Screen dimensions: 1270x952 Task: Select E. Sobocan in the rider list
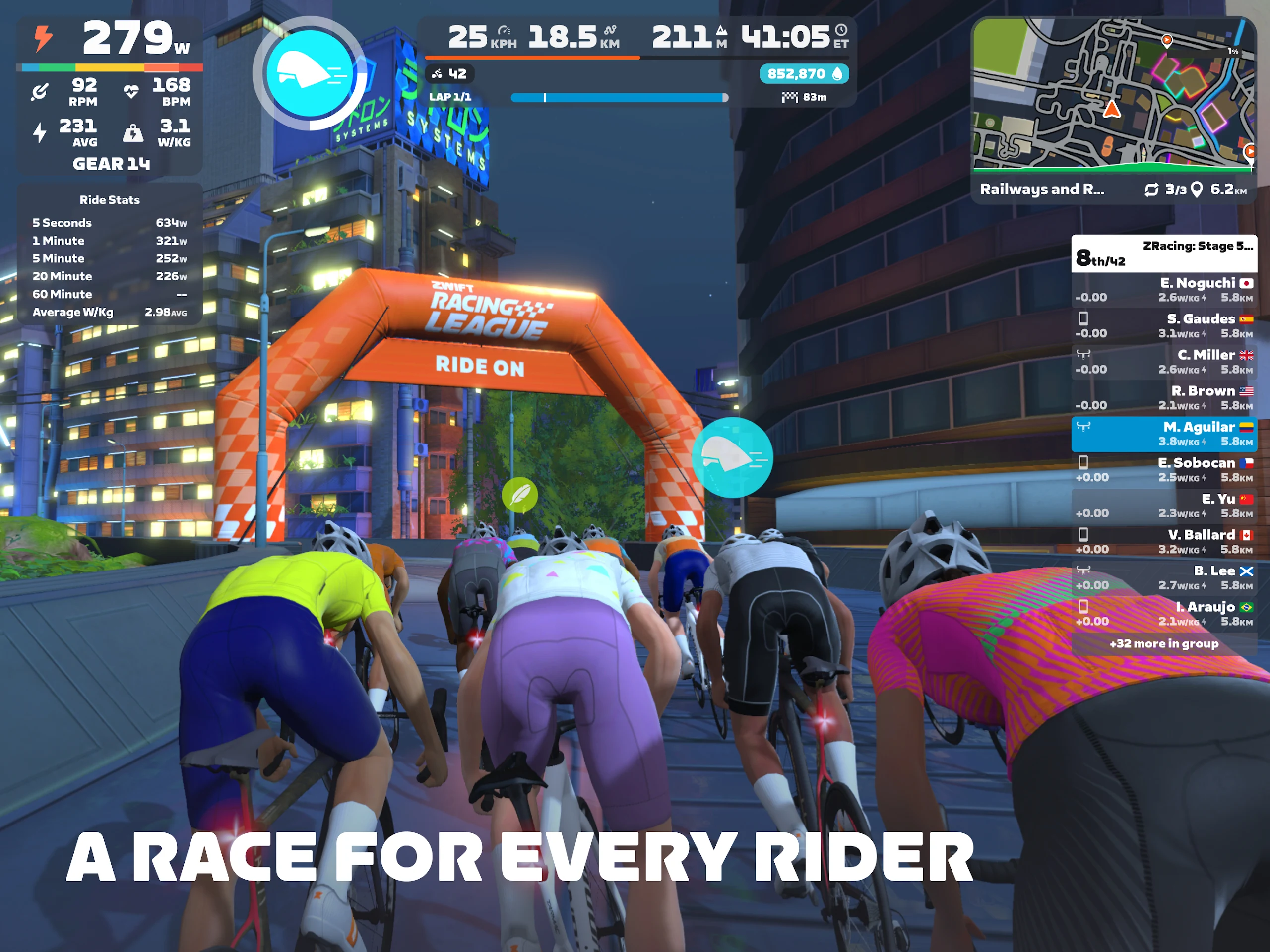(1163, 470)
